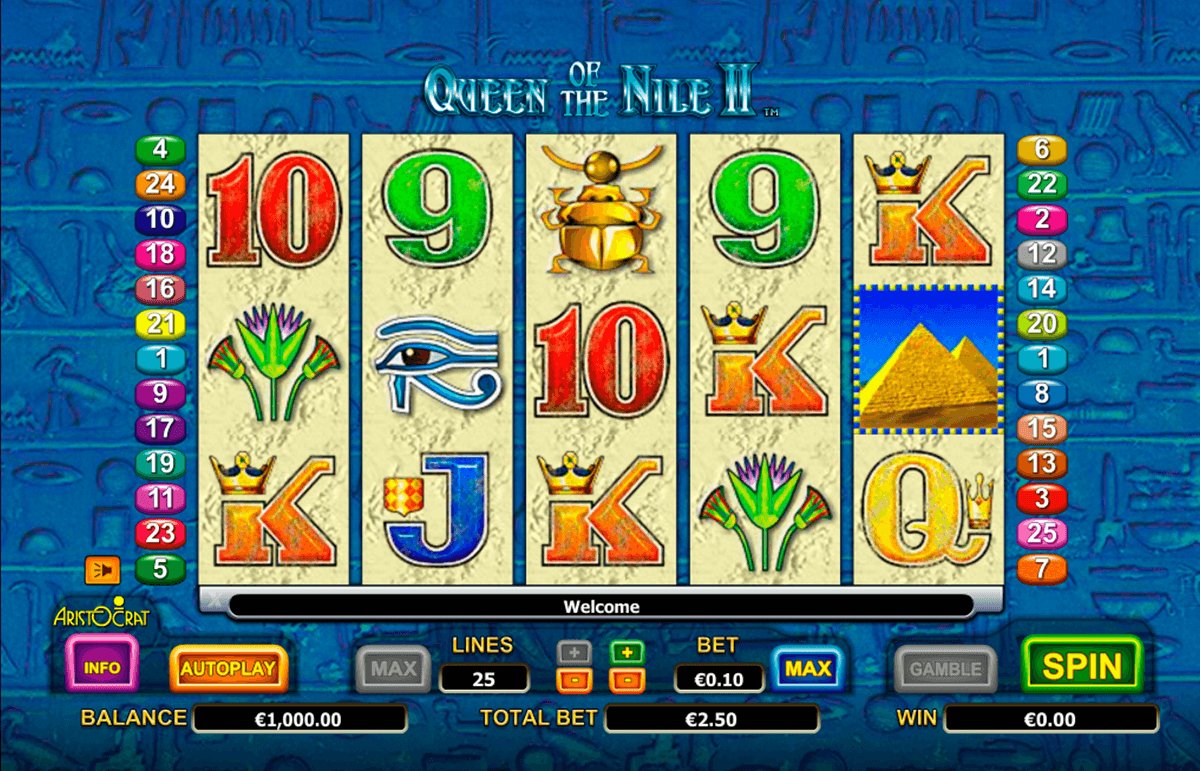This screenshot has width=1200, height=771.
Task: Click payline 23 red marker
Action: tap(160, 533)
